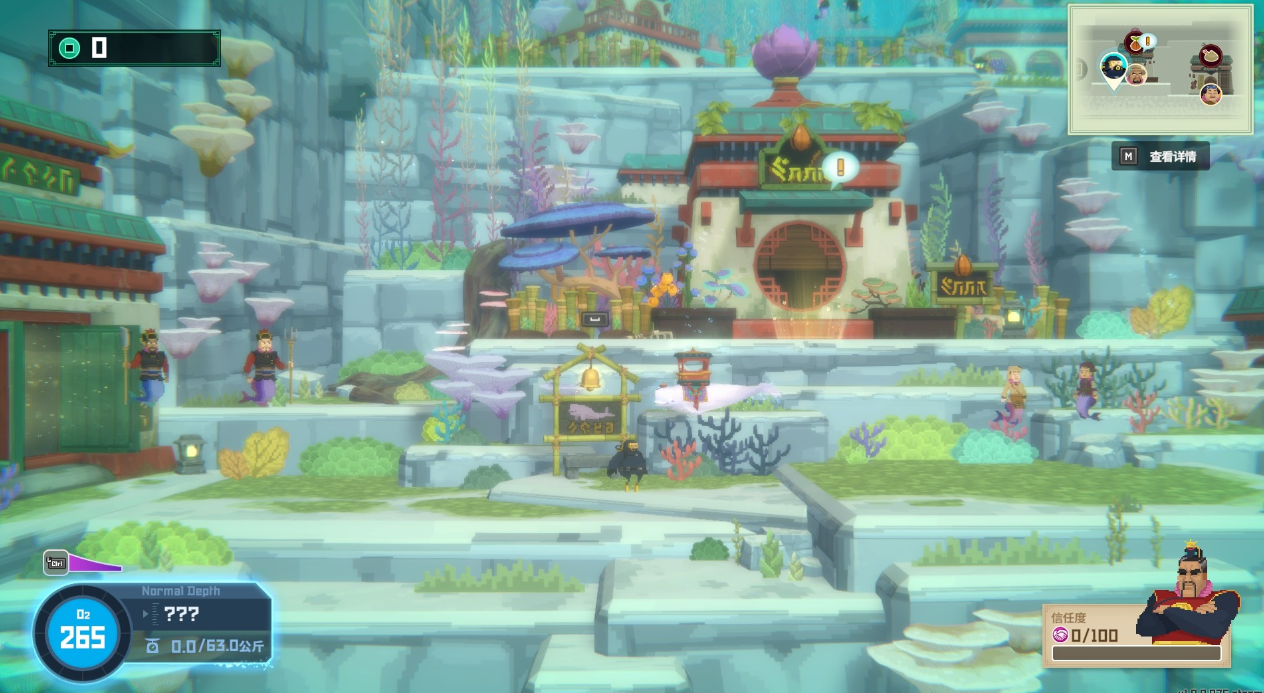Select the bearded NPC portrait on the minimap
Screen dimensions: 1264x693
click(1136, 74)
